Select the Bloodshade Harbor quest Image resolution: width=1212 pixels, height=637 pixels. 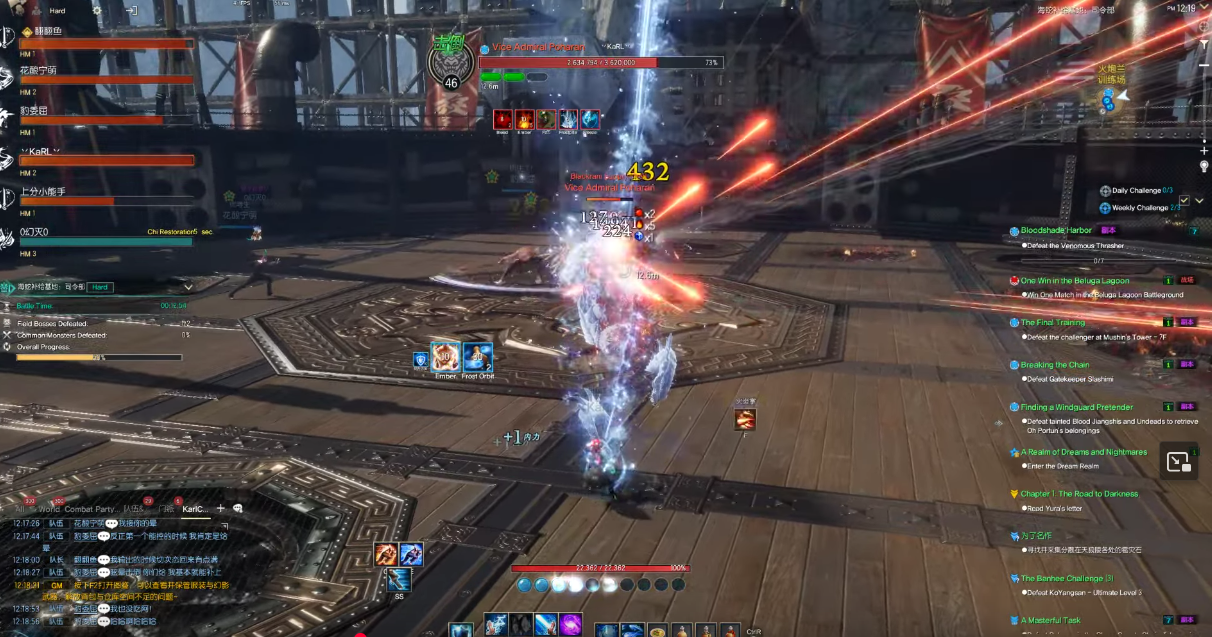point(1056,230)
